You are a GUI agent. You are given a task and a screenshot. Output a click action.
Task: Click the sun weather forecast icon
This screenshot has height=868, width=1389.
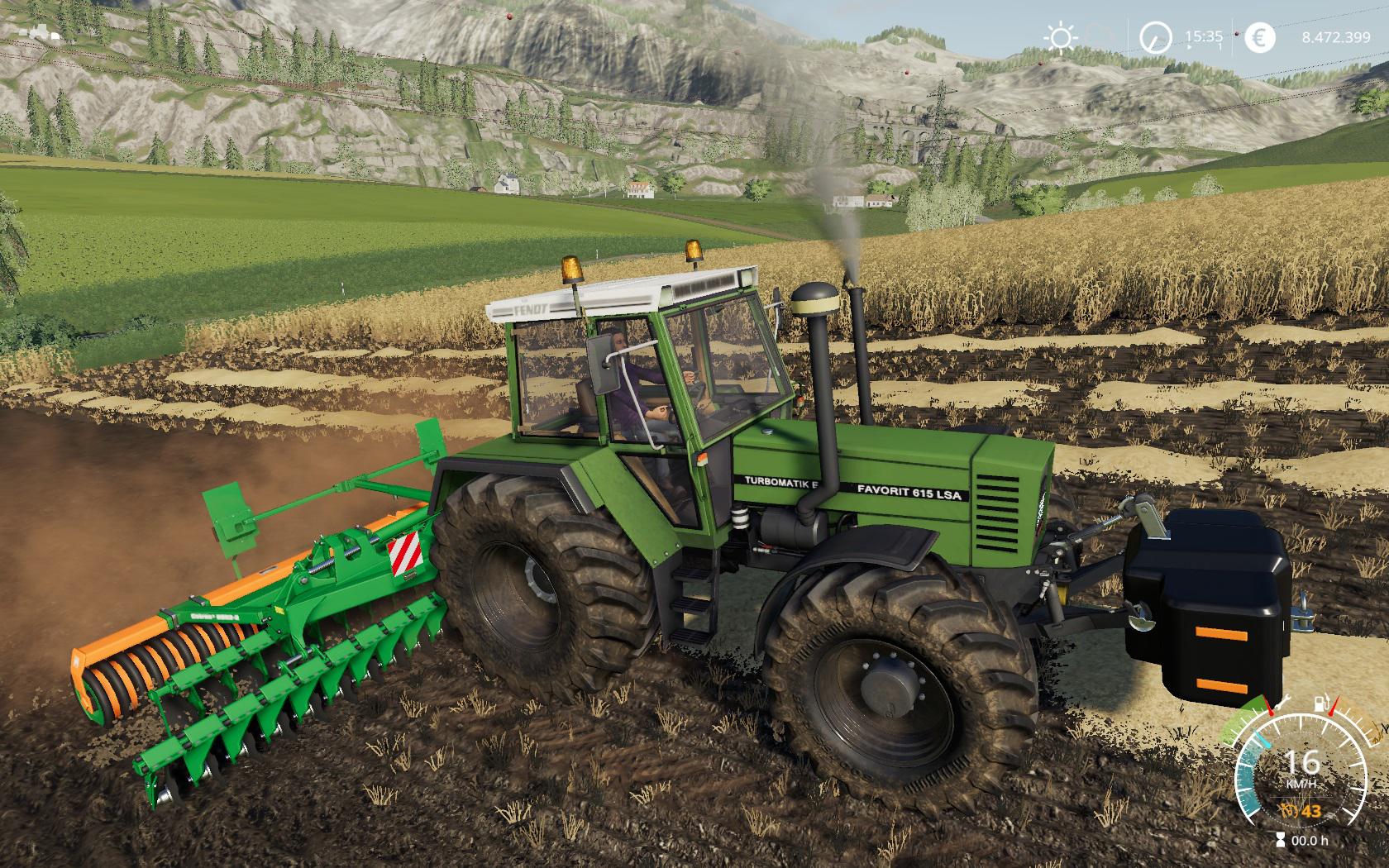(x=1060, y=37)
